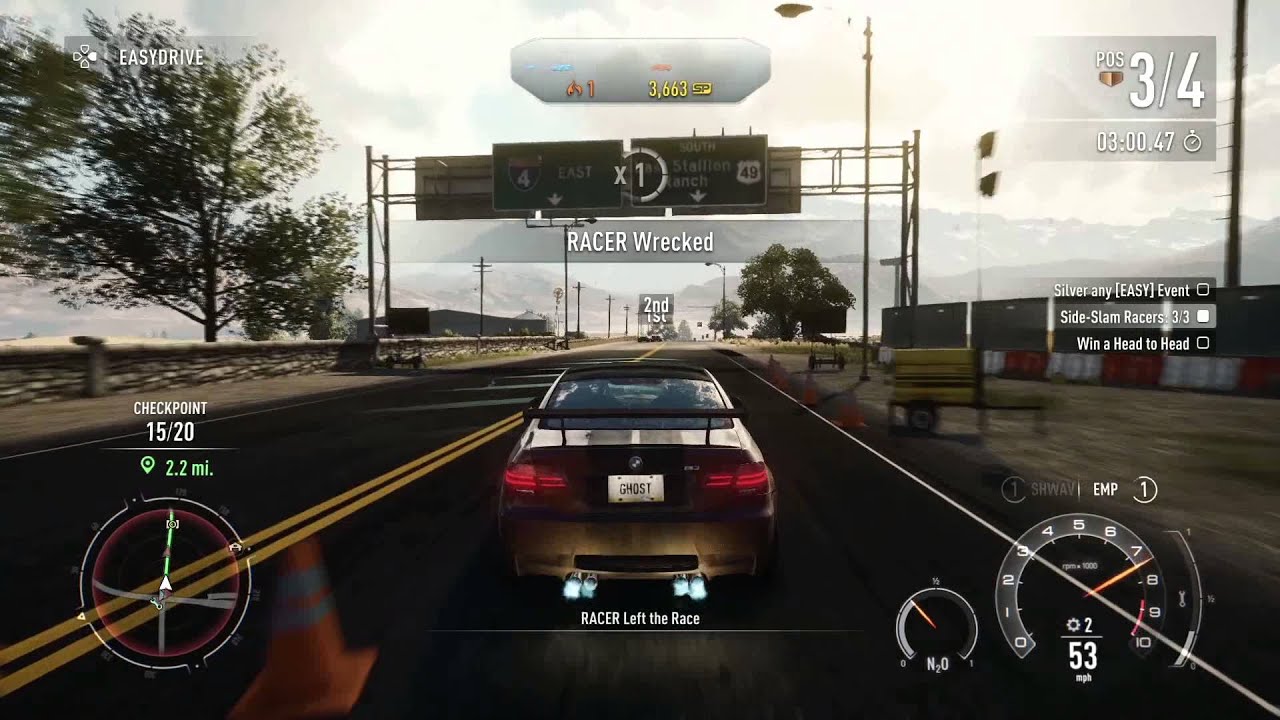This screenshot has height=720, width=1280.
Task: Tick the Win a Head to Head checkbox
Action: [x=1205, y=343]
